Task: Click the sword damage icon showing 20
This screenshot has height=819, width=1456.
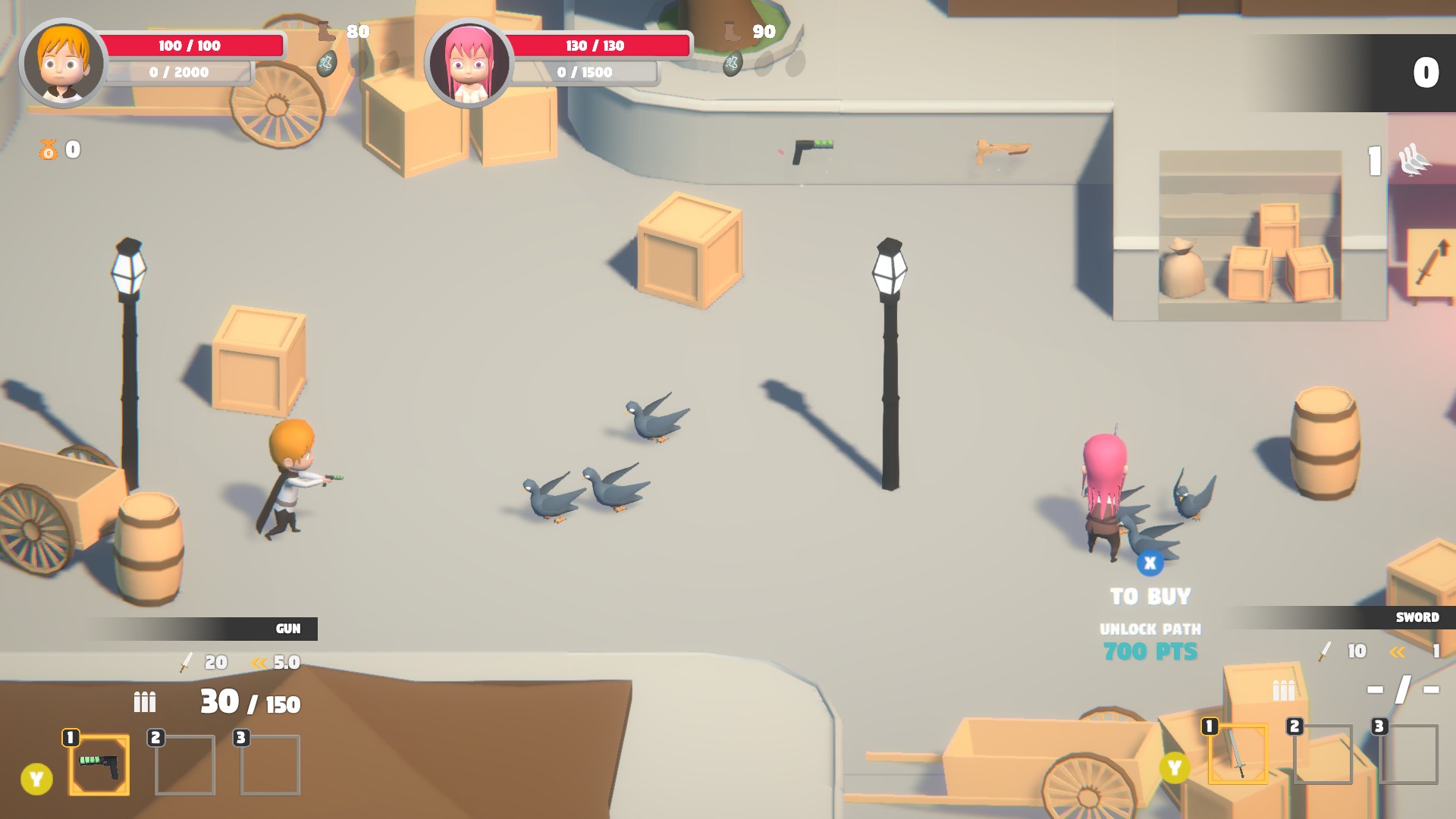Action: tap(184, 662)
